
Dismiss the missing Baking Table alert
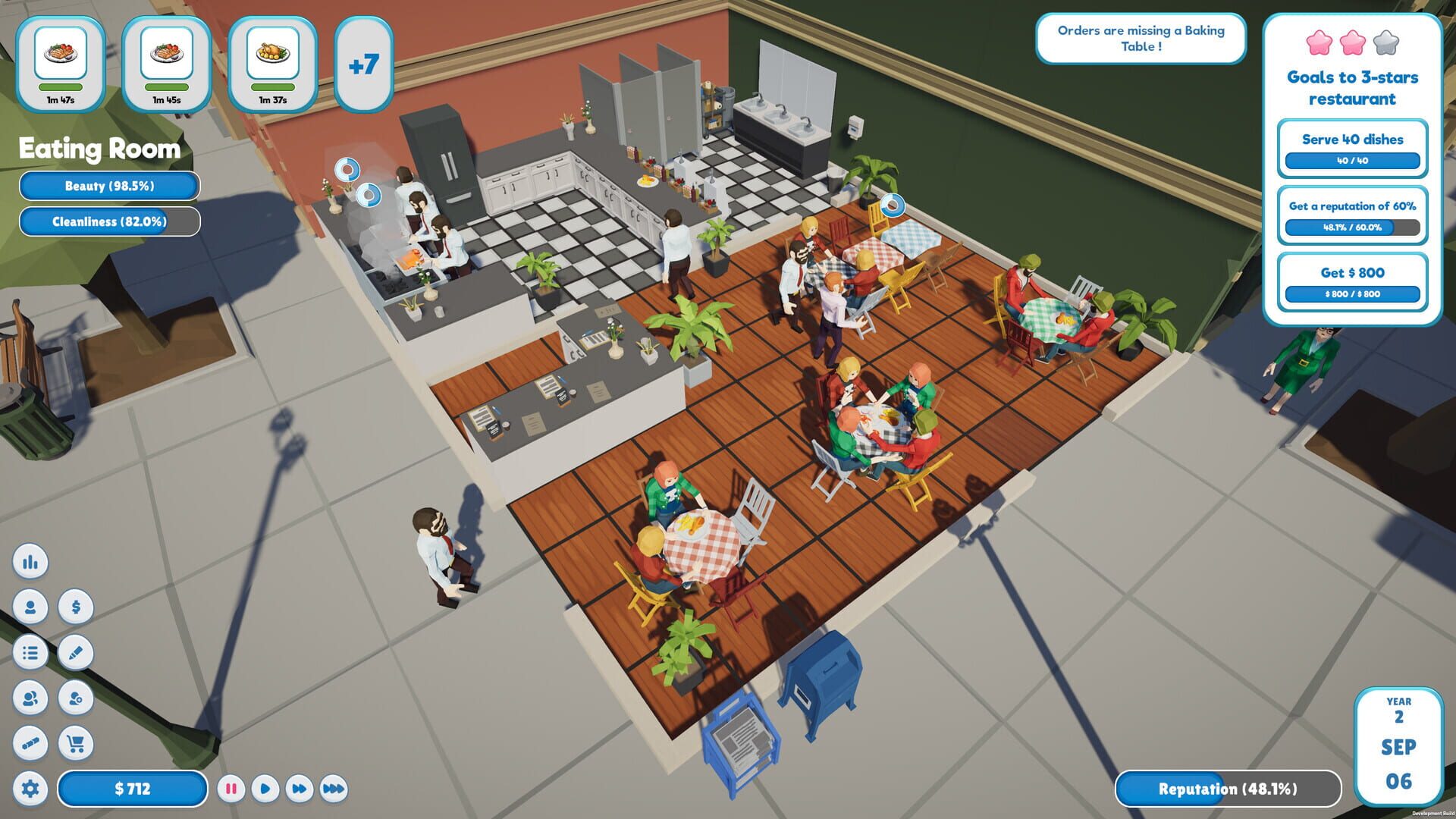coord(1140,39)
